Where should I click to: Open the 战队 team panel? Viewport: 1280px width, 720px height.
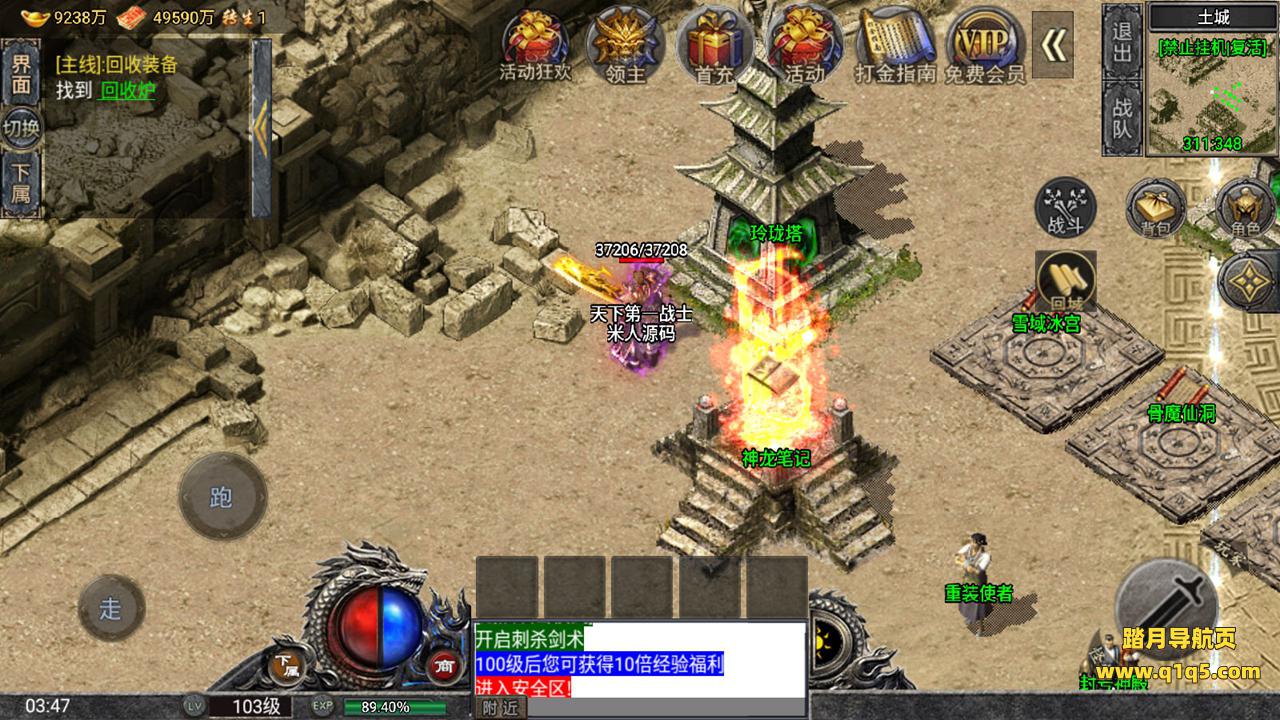[x=1122, y=118]
